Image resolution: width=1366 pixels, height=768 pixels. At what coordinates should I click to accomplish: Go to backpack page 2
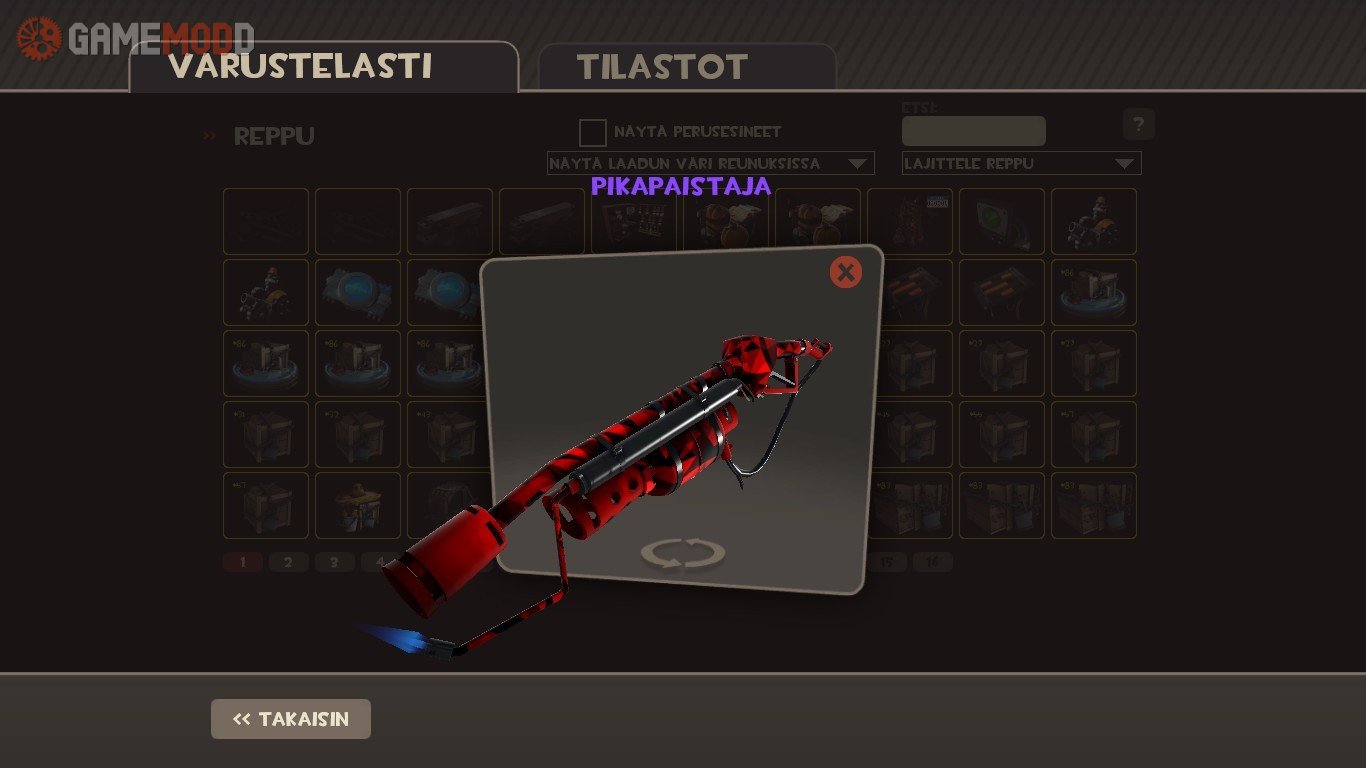289,562
